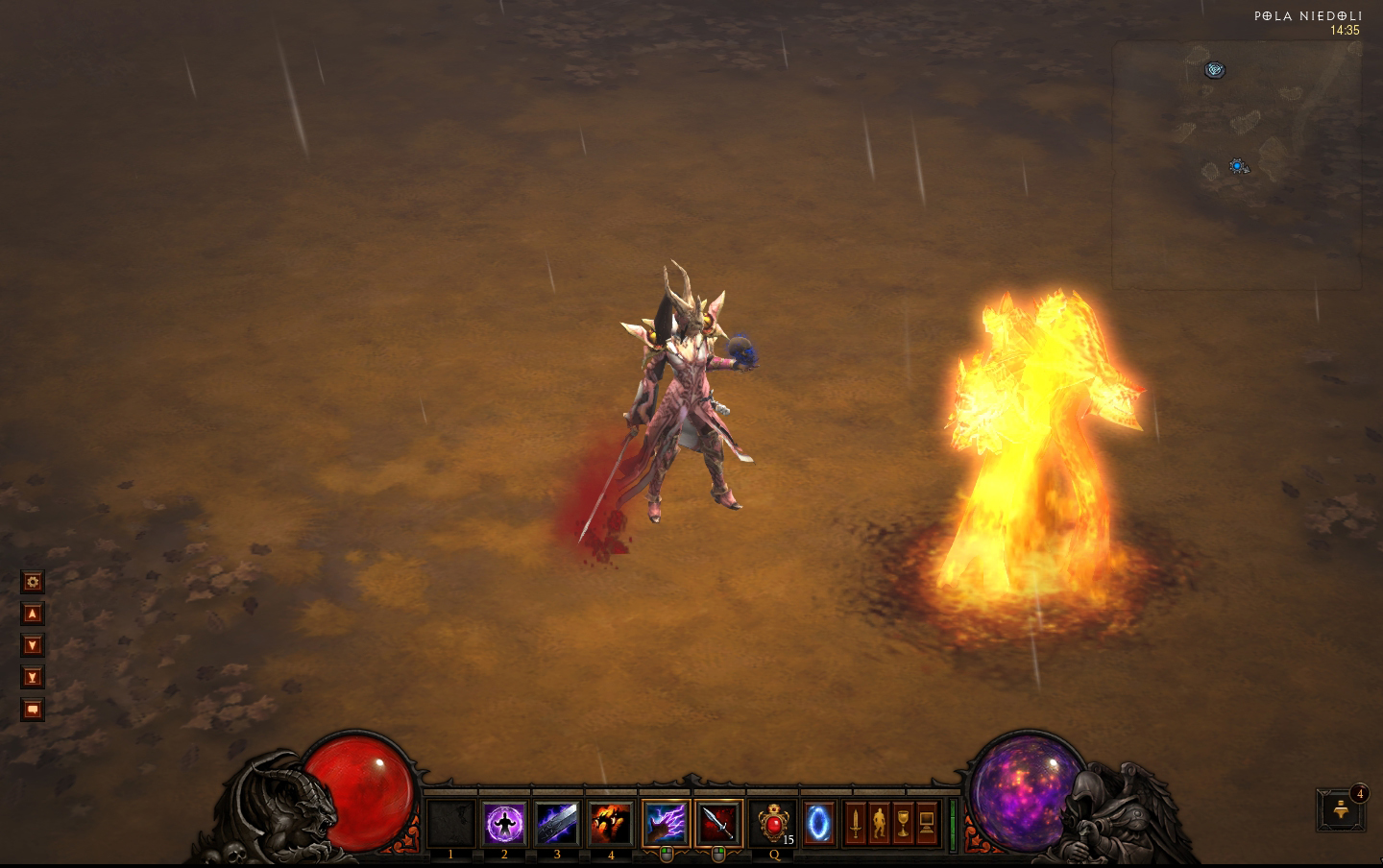Screen dimensions: 1383x868
Task: Activate the purple meditating figure skill
Action: point(504,824)
